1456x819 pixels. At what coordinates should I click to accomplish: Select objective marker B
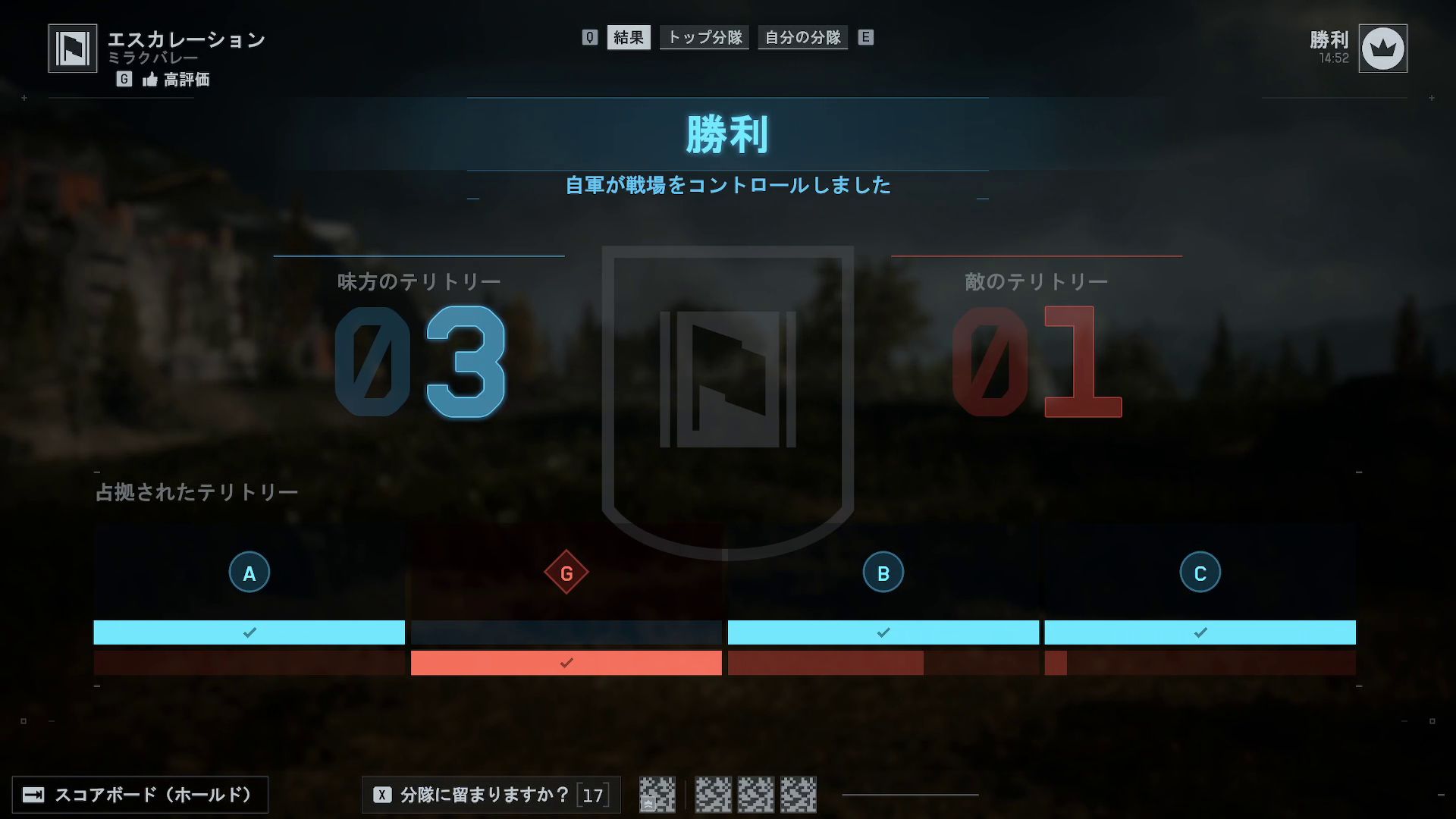[x=883, y=573]
